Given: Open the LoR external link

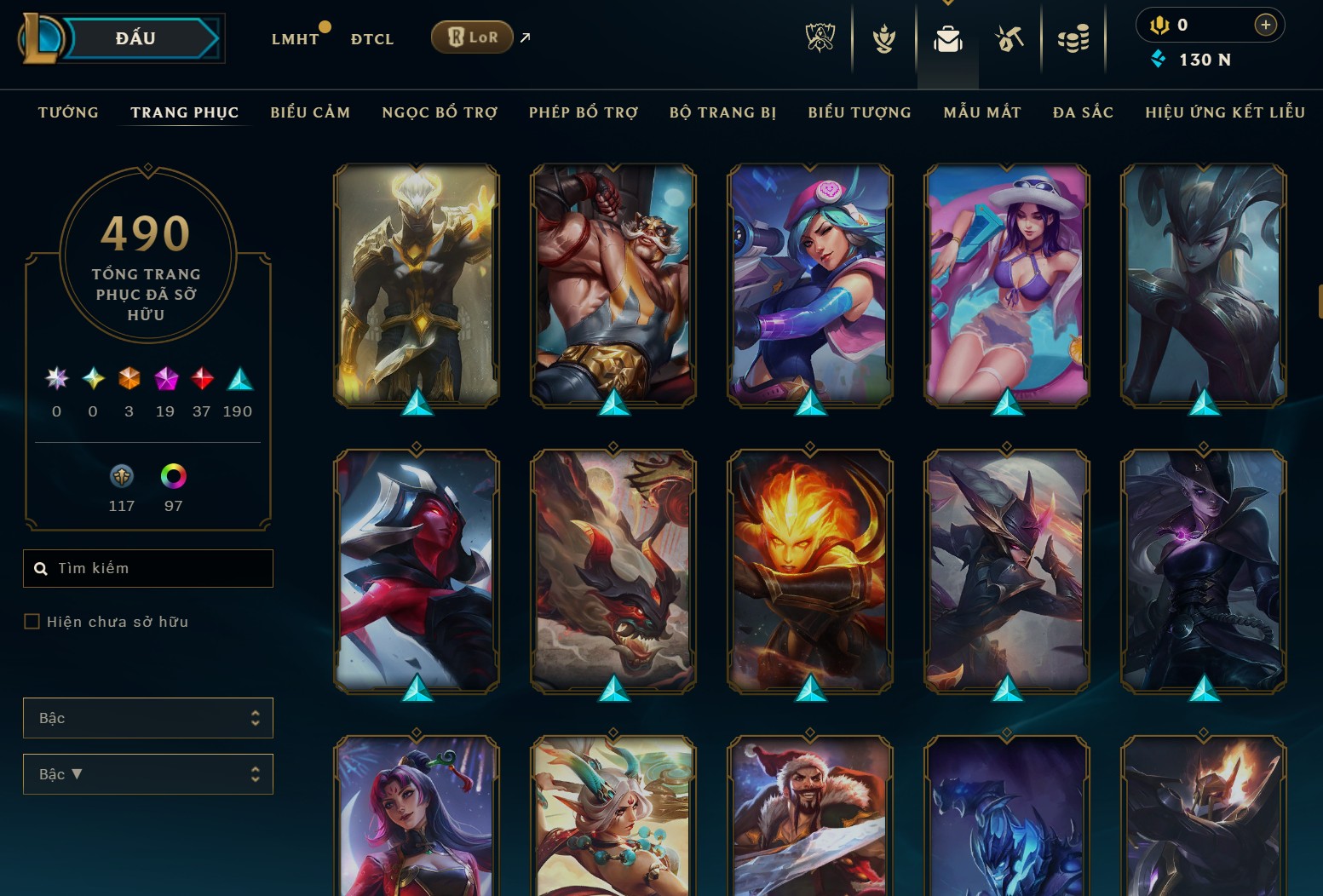Looking at the screenshot, I should [x=471, y=37].
